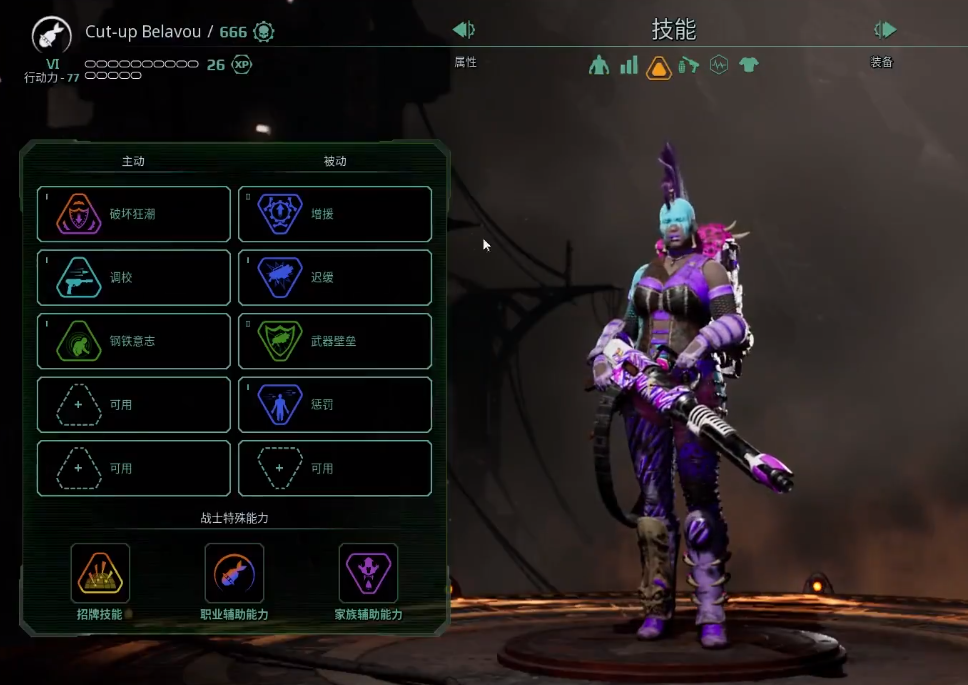968x685 pixels.
Task: Open the heartbeat hexagon tab
Action: pyautogui.click(x=718, y=66)
